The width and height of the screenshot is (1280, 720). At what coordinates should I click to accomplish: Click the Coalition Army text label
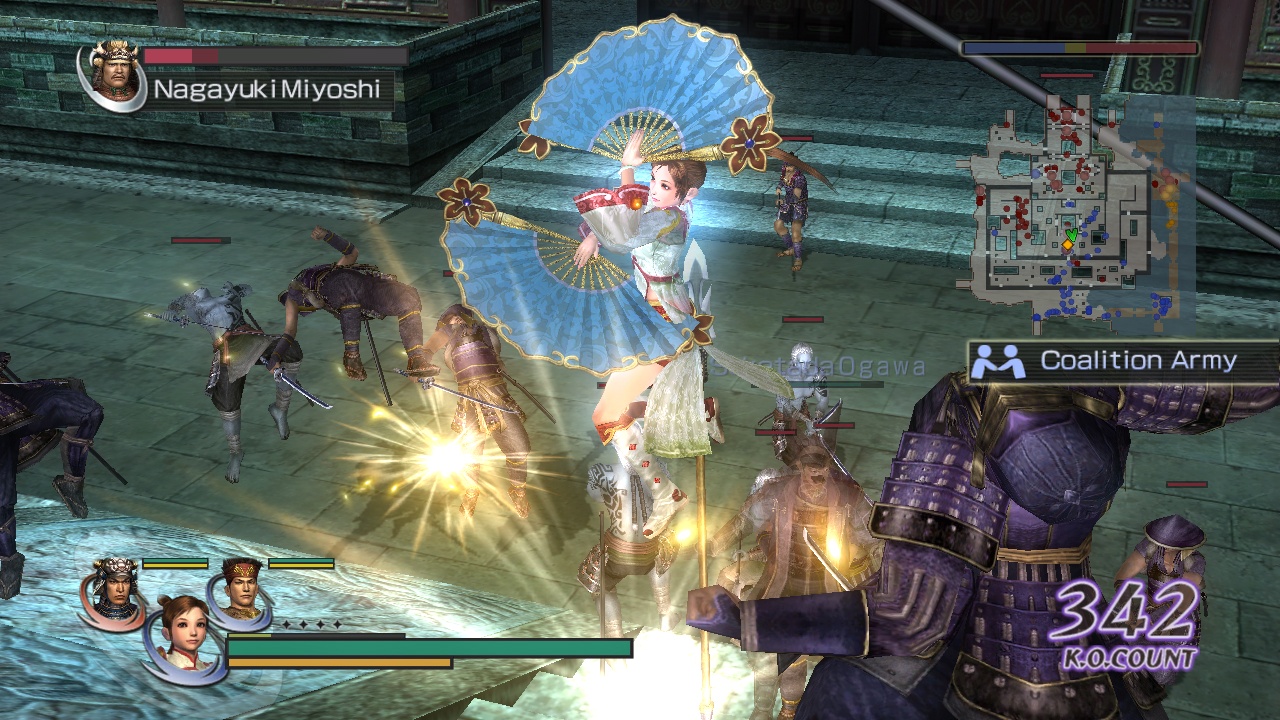click(1140, 361)
